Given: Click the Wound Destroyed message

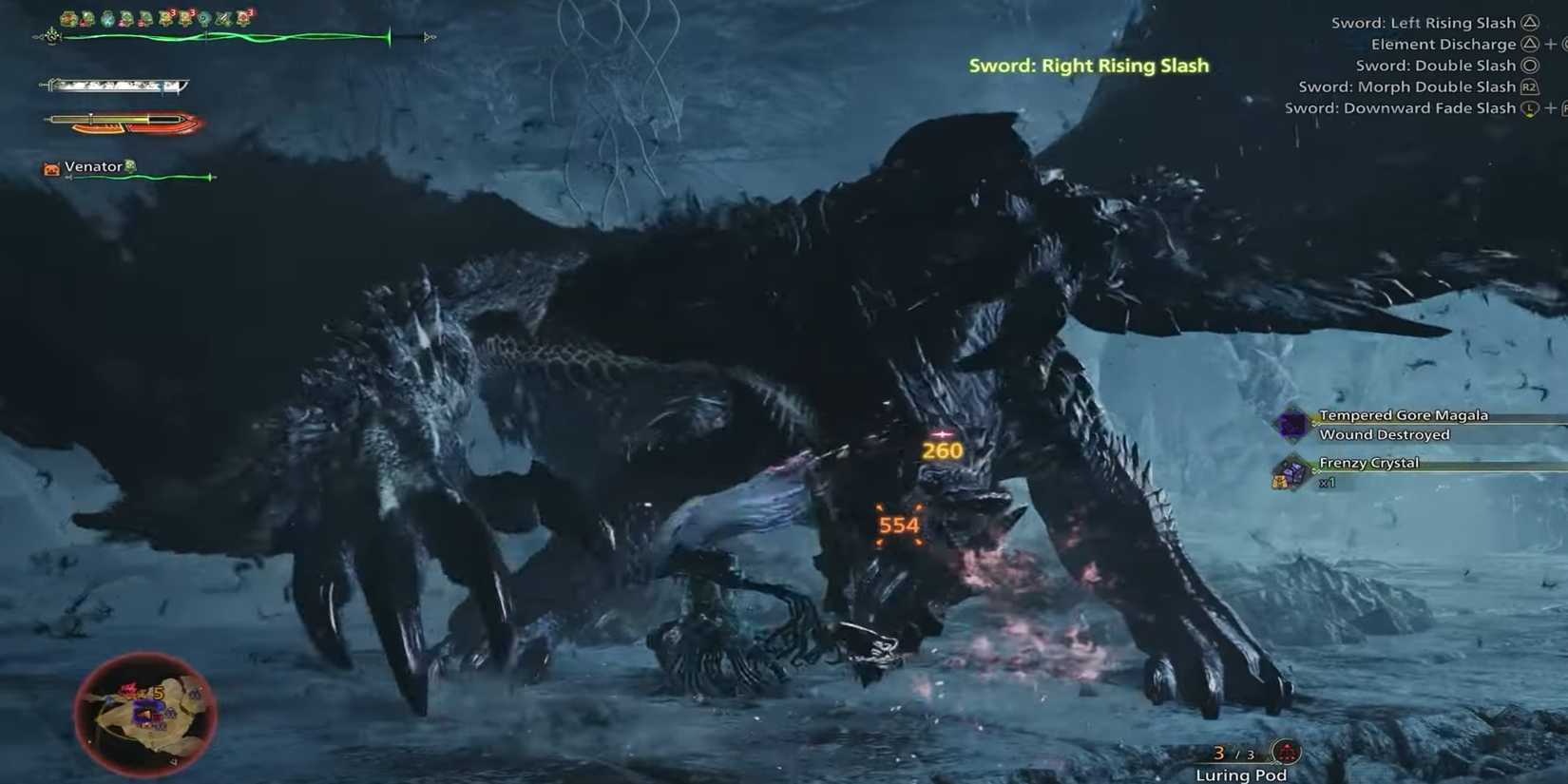Looking at the screenshot, I should pyautogui.click(x=1384, y=434).
